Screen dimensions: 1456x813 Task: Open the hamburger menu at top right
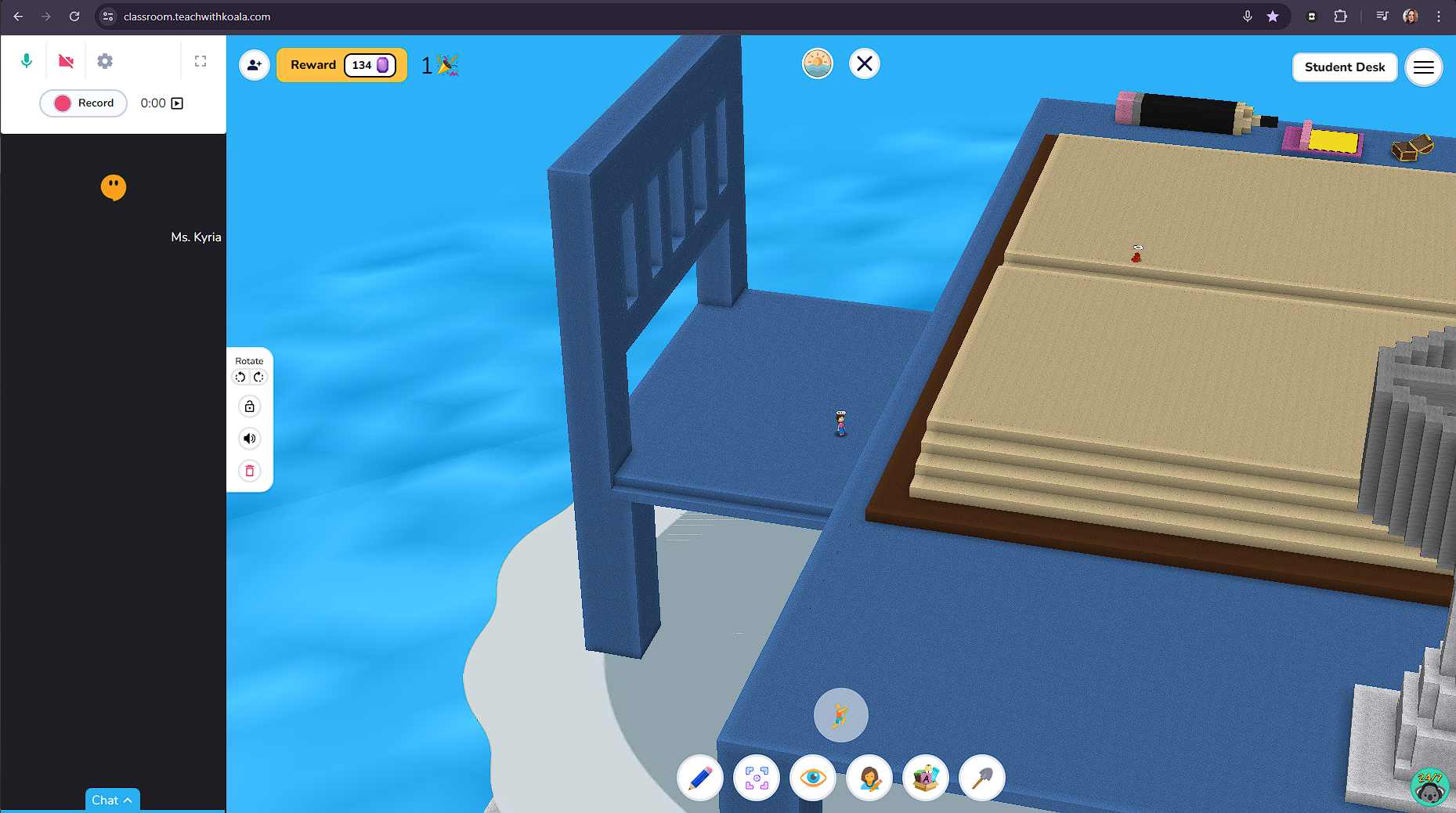(1424, 67)
